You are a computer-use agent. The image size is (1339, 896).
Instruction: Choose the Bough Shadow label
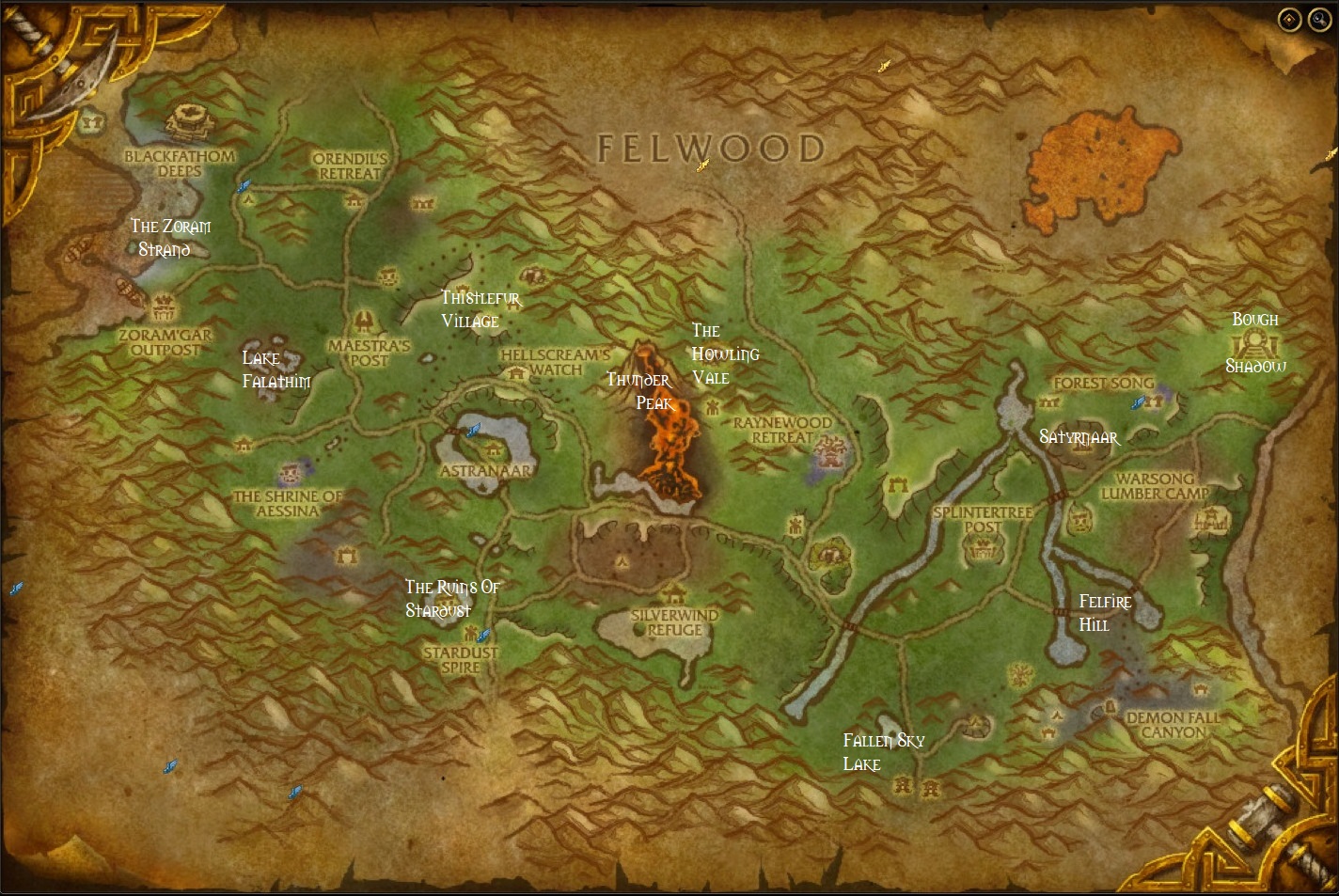(x=1255, y=342)
